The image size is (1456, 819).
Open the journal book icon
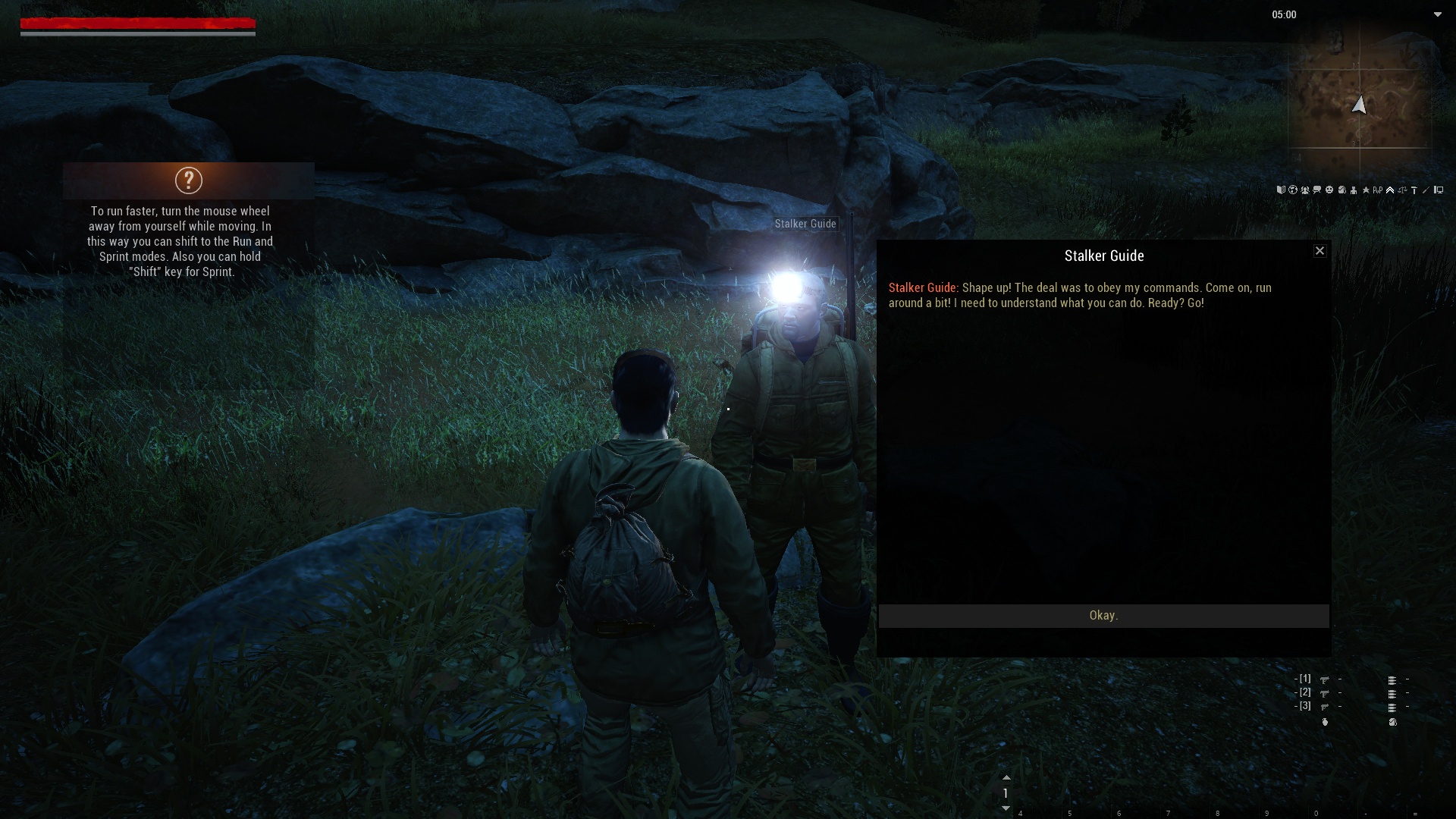click(x=1281, y=190)
